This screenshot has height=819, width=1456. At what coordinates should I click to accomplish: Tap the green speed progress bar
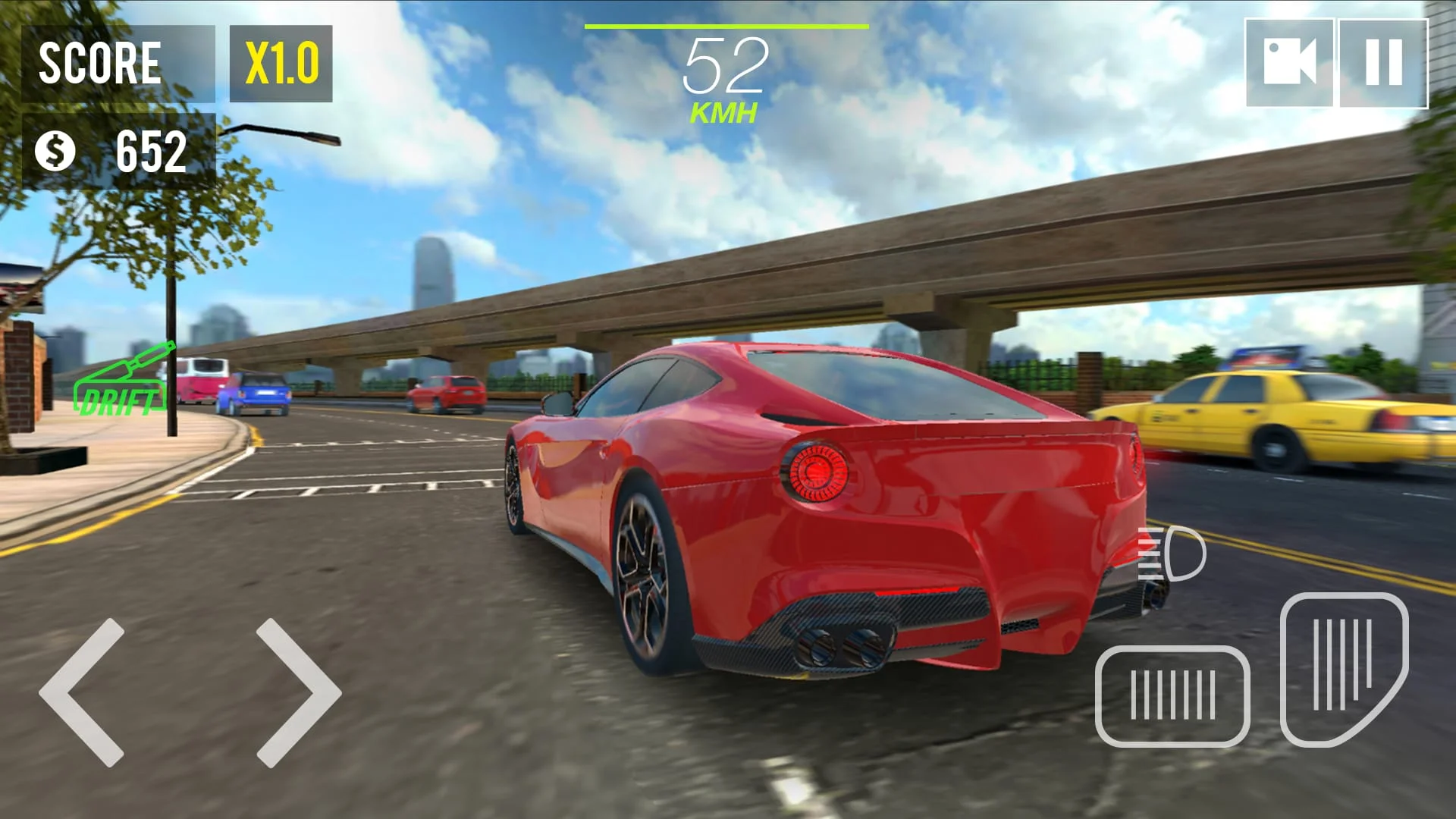click(726, 25)
